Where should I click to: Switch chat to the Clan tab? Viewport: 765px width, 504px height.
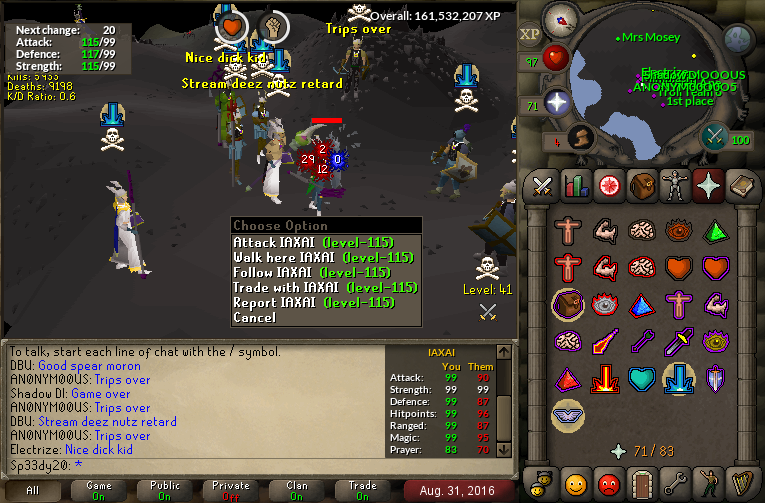click(297, 490)
